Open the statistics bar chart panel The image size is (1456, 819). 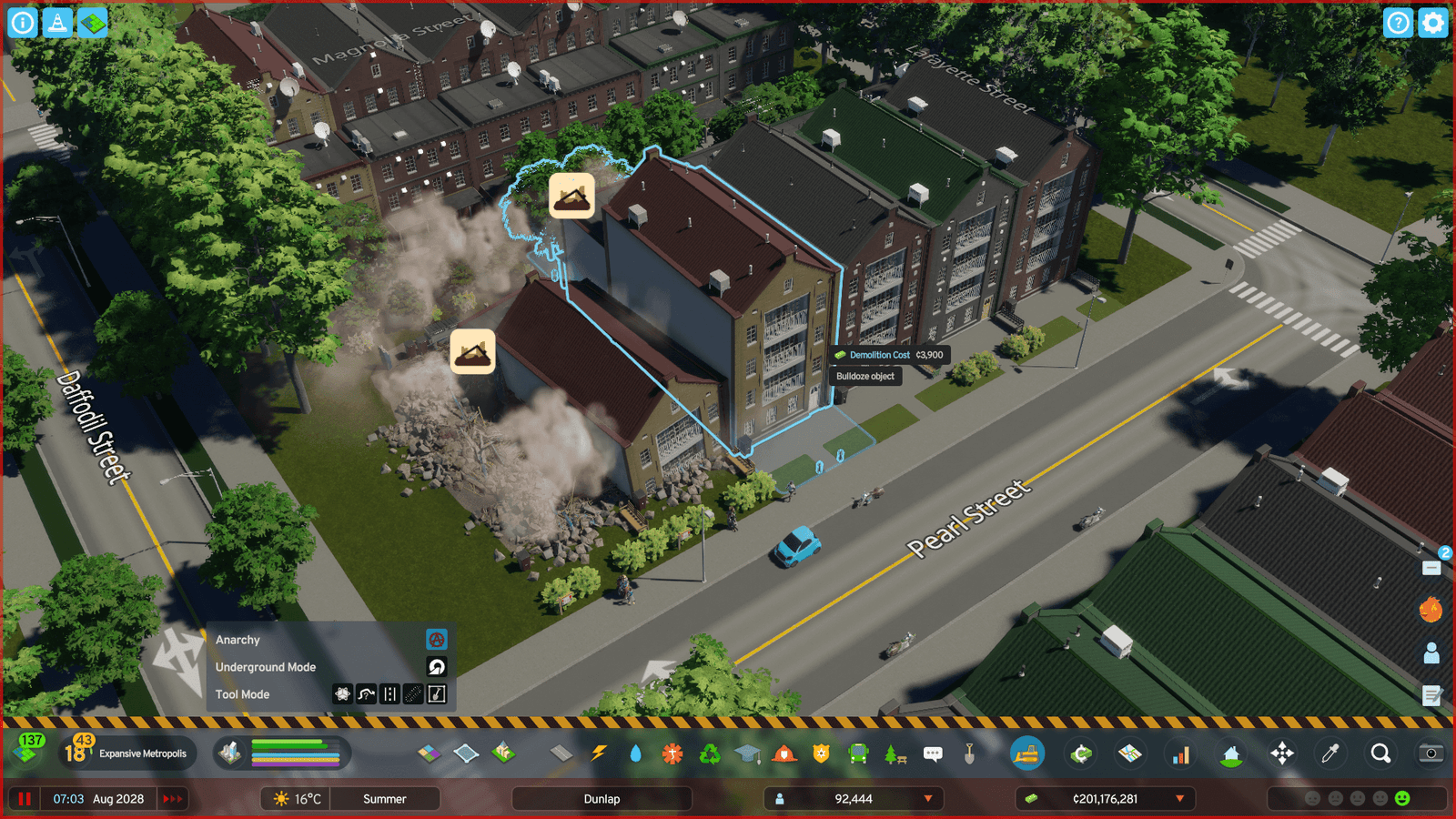(x=1181, y=753)
